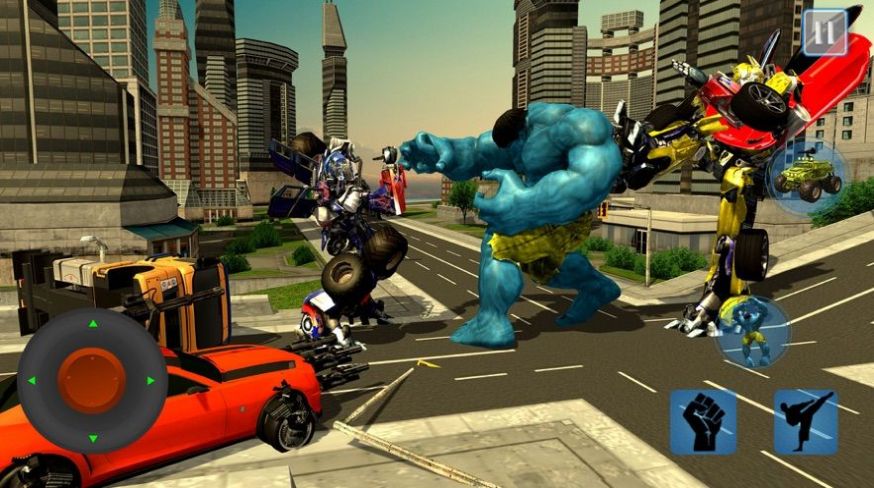The height and width of the screenshot is (488, 874).
Task: Tap the fist punch attack button
Action: pos(702,422)
